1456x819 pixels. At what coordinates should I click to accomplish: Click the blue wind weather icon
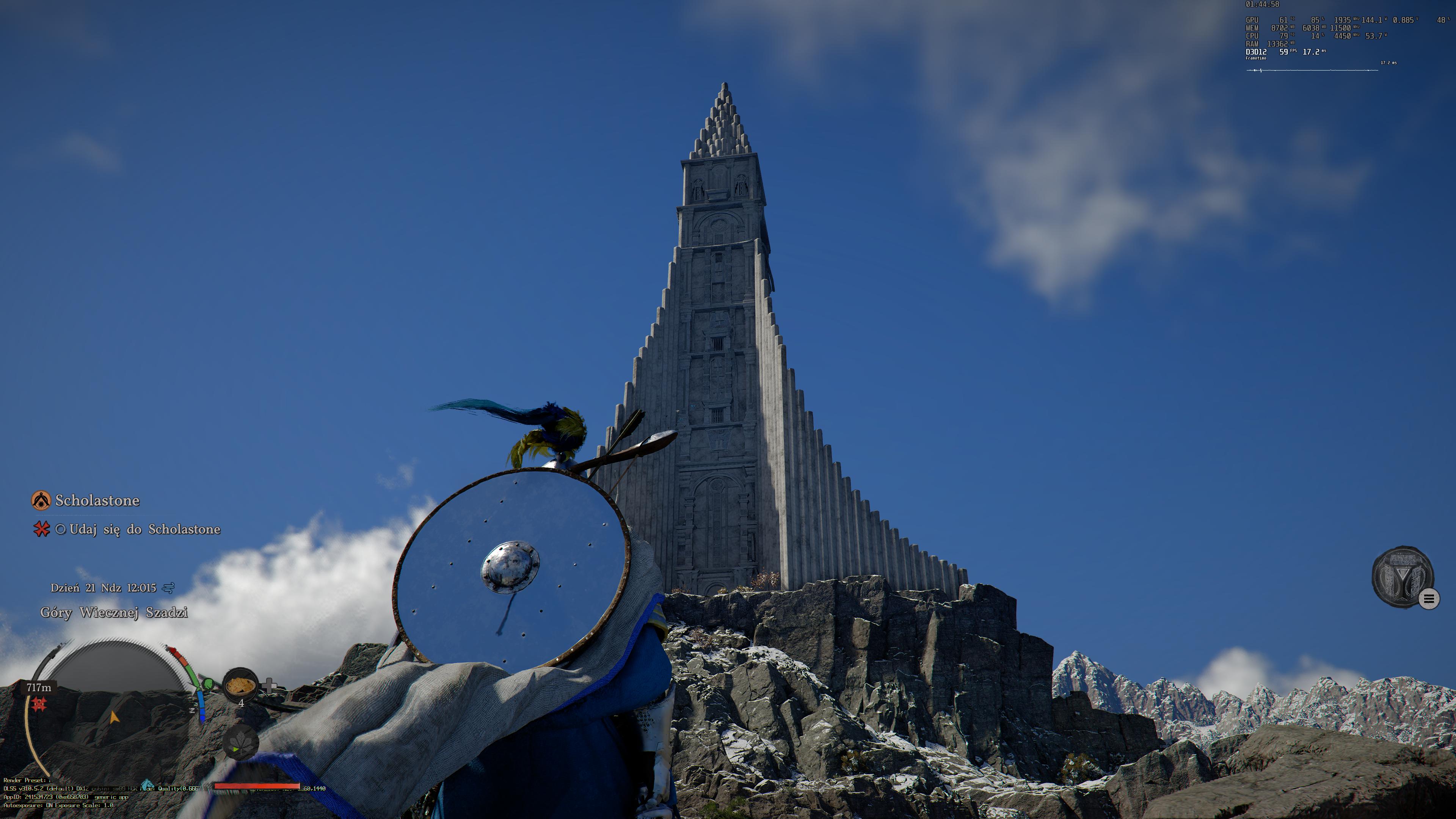click(168, 588)
